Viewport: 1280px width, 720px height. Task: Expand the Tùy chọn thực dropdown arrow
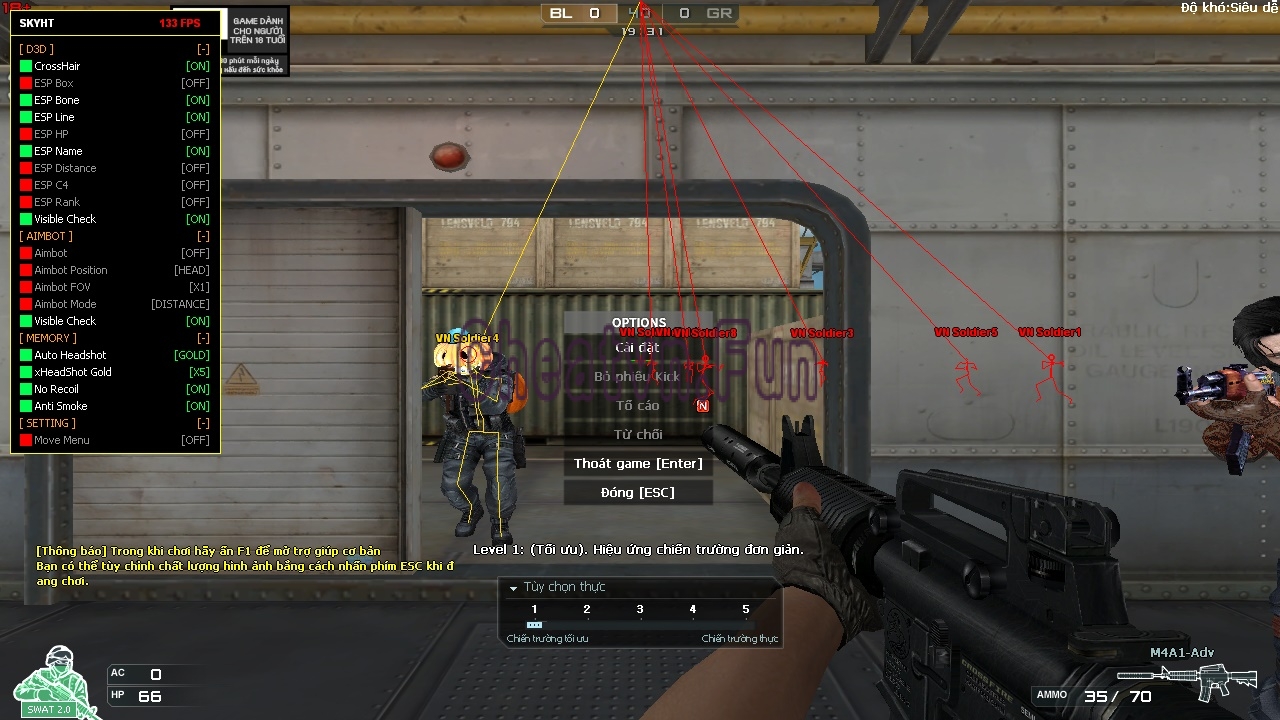click(x=513, y=588)
